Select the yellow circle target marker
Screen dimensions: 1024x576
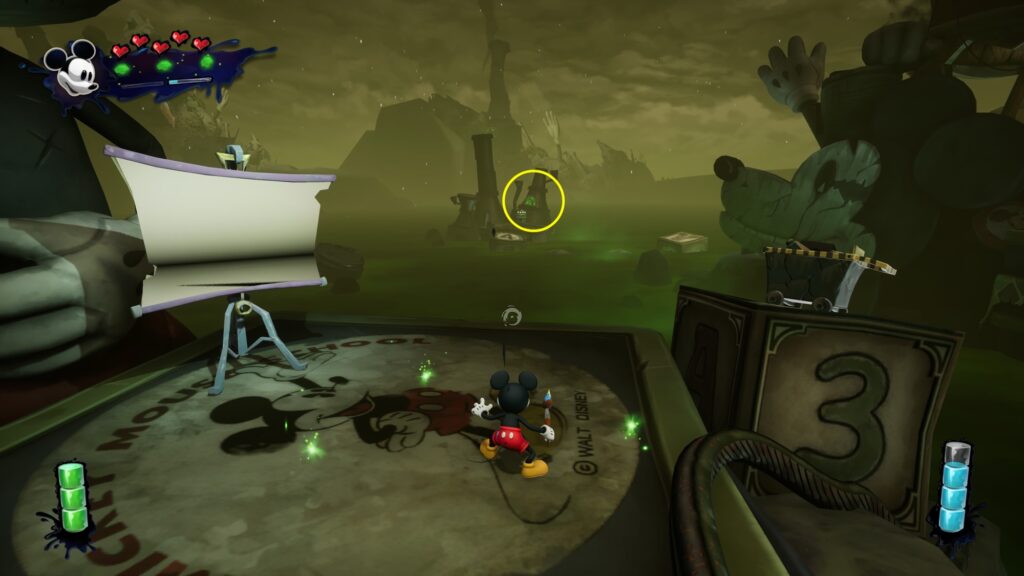533,200
